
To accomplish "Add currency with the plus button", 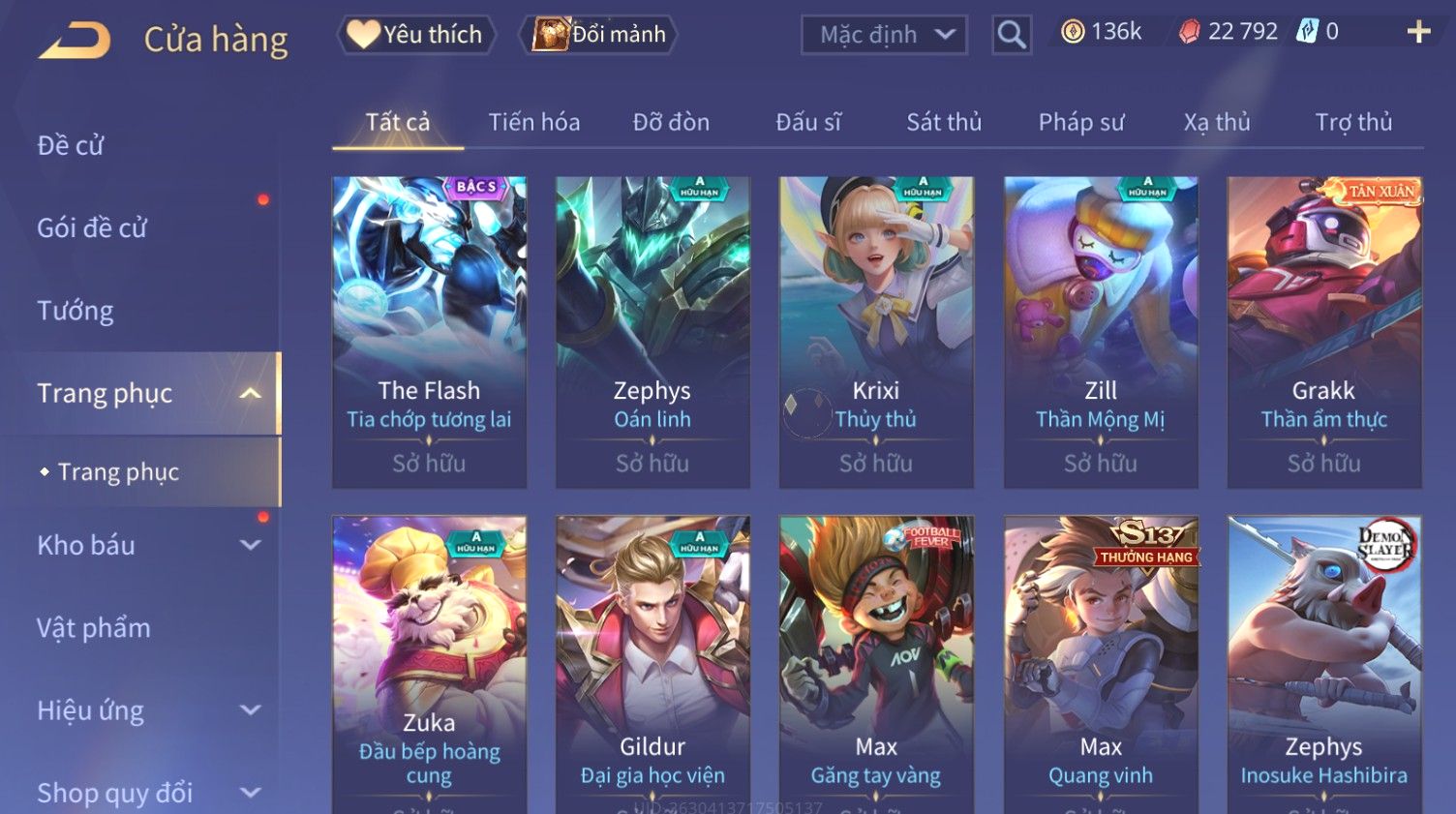I will (x=1418, y=33).
